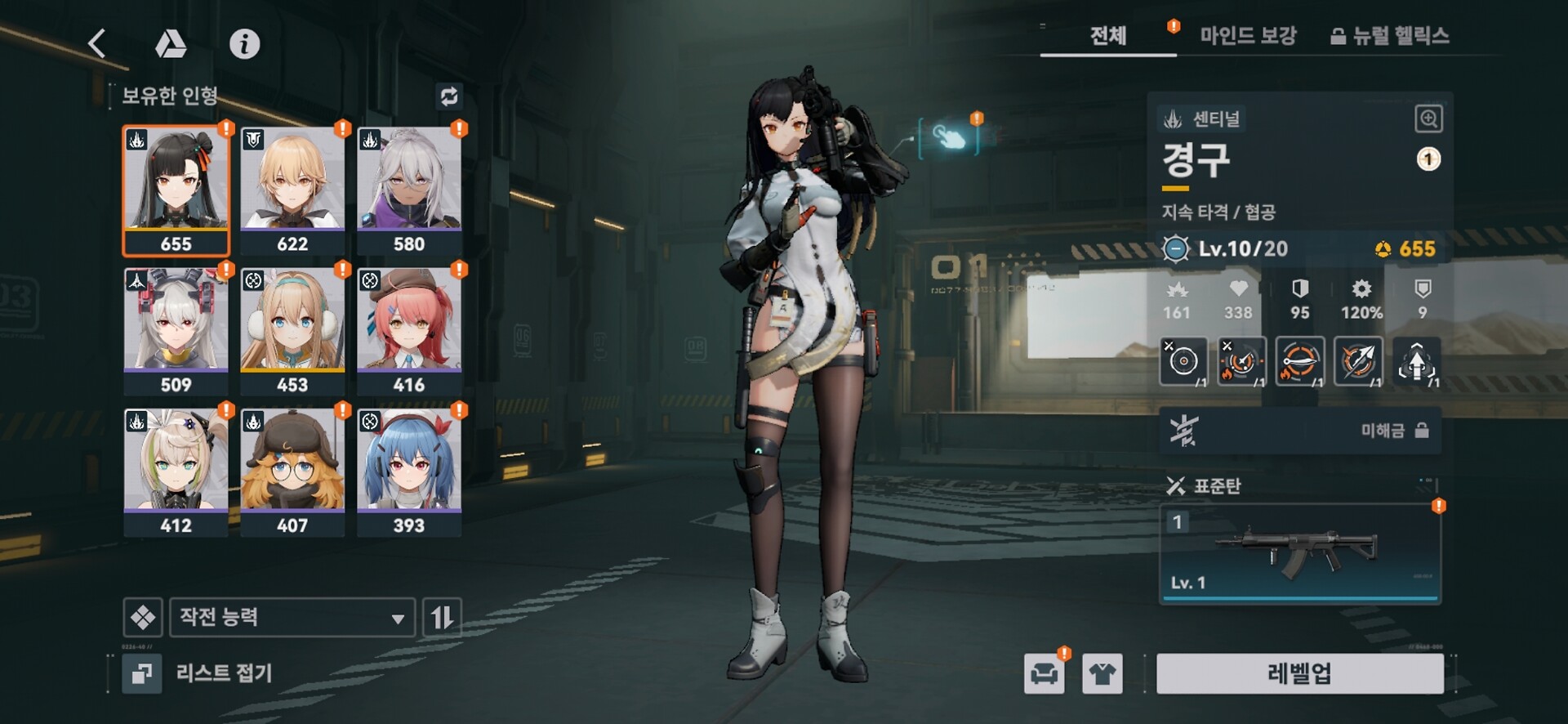Open the 마인드 보강 tab

tap(1247, 36)
